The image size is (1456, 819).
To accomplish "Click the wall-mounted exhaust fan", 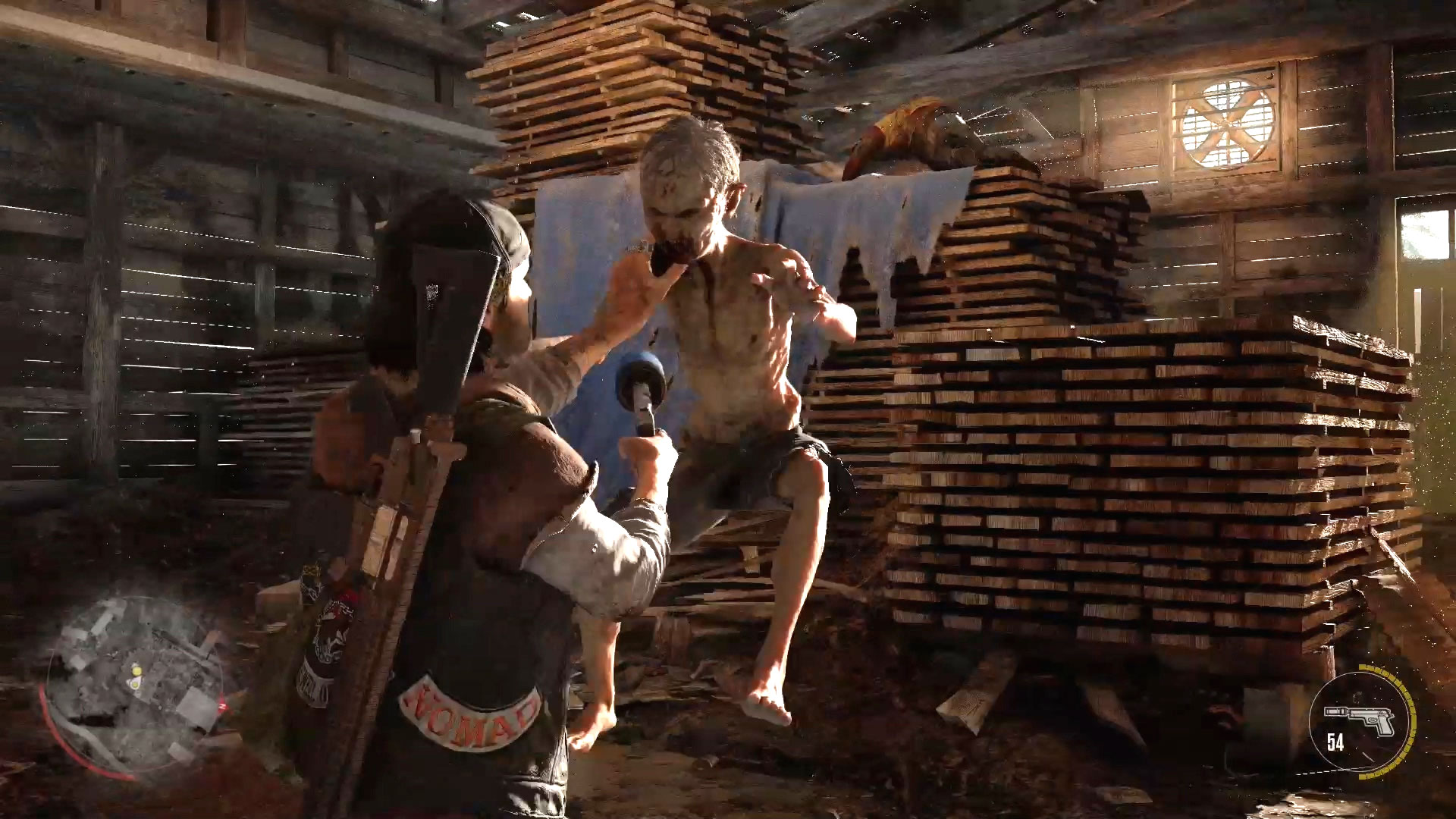I will pos(1222,123).
